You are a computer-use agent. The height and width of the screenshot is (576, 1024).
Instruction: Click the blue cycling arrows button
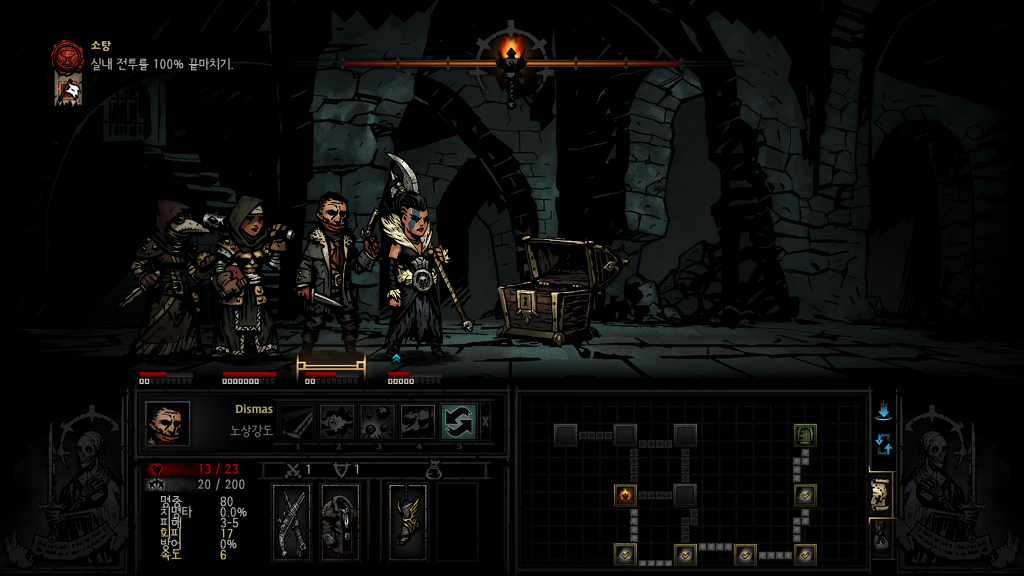(883, 443)
